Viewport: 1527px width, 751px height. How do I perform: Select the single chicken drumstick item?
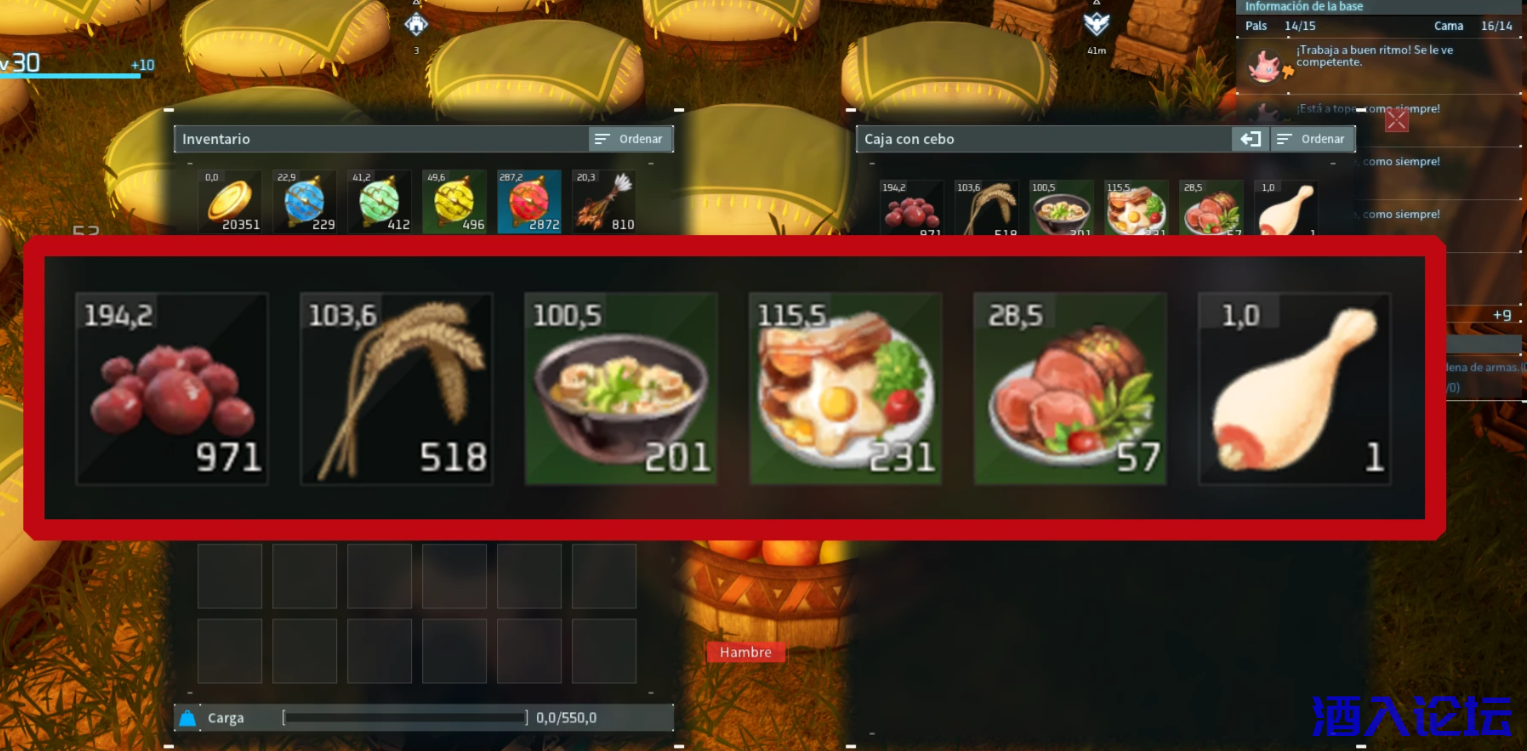click(1293, 388)
